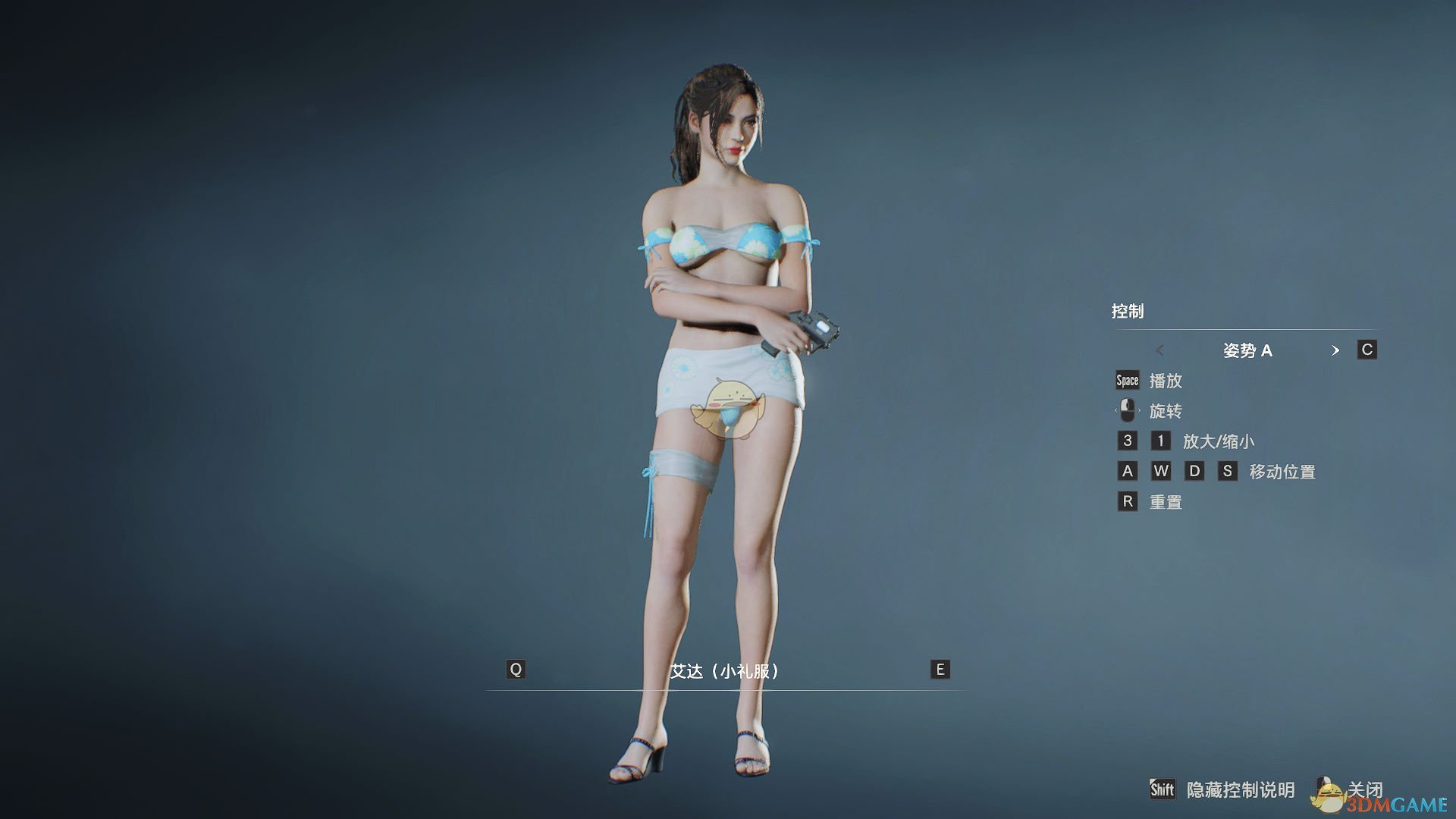
Task: Click the 'E' key icon for next character
Action: (939, 670)
